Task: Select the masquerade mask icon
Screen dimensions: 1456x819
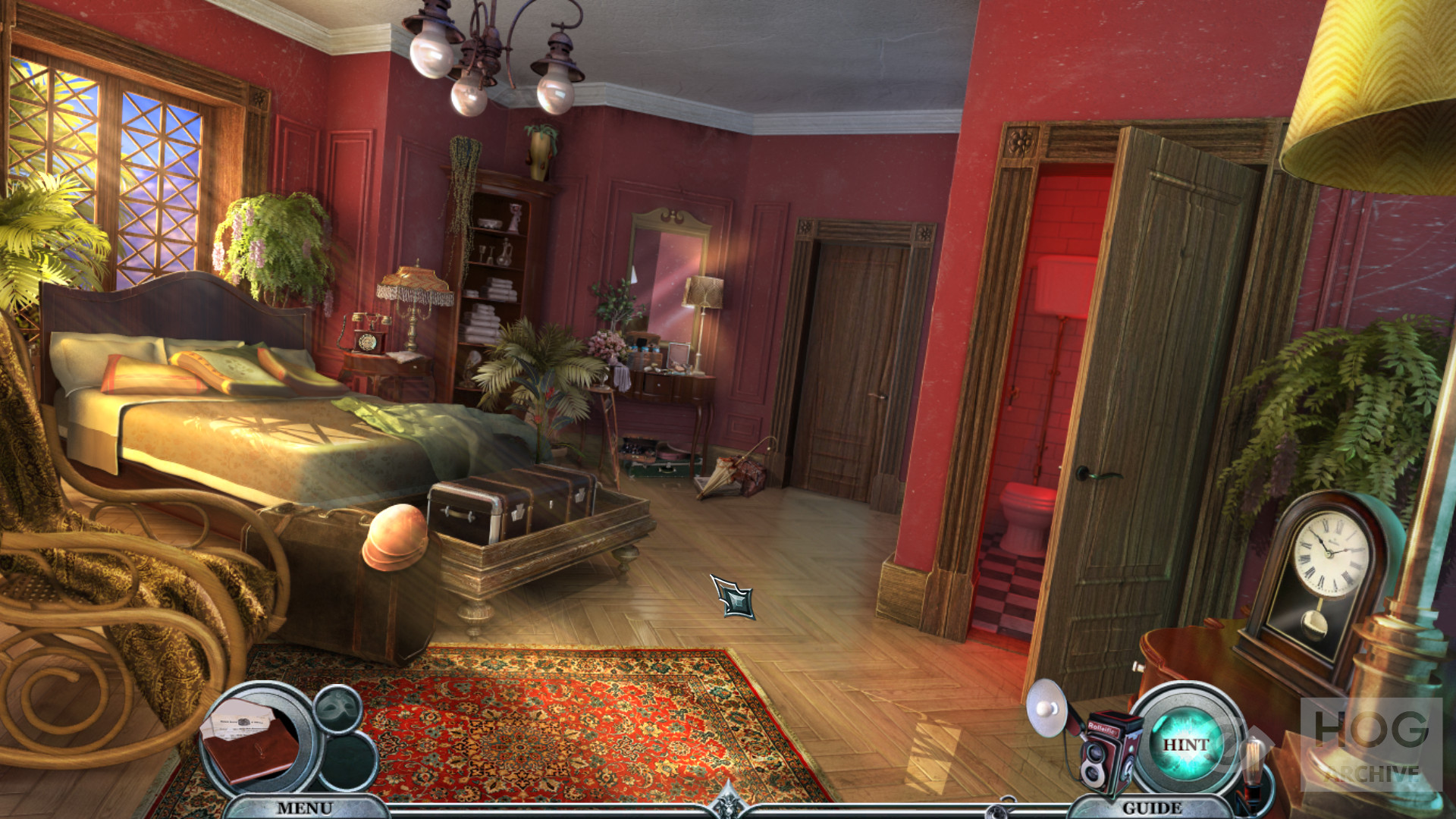Action: tap(337, 708)
